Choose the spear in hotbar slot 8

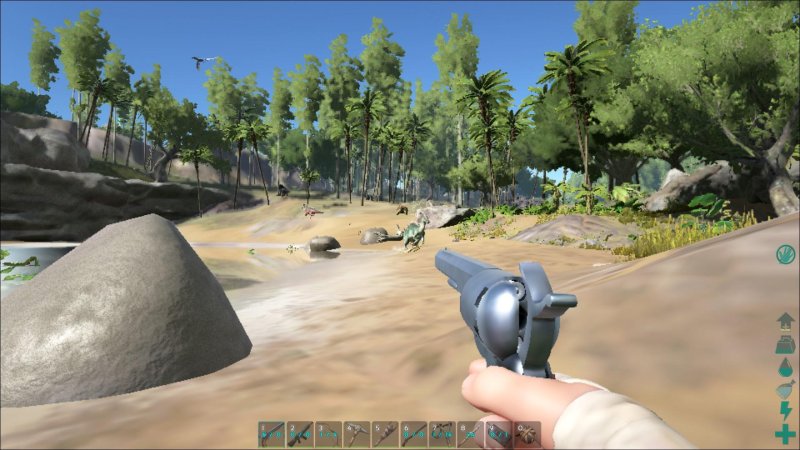click(470, 433)
